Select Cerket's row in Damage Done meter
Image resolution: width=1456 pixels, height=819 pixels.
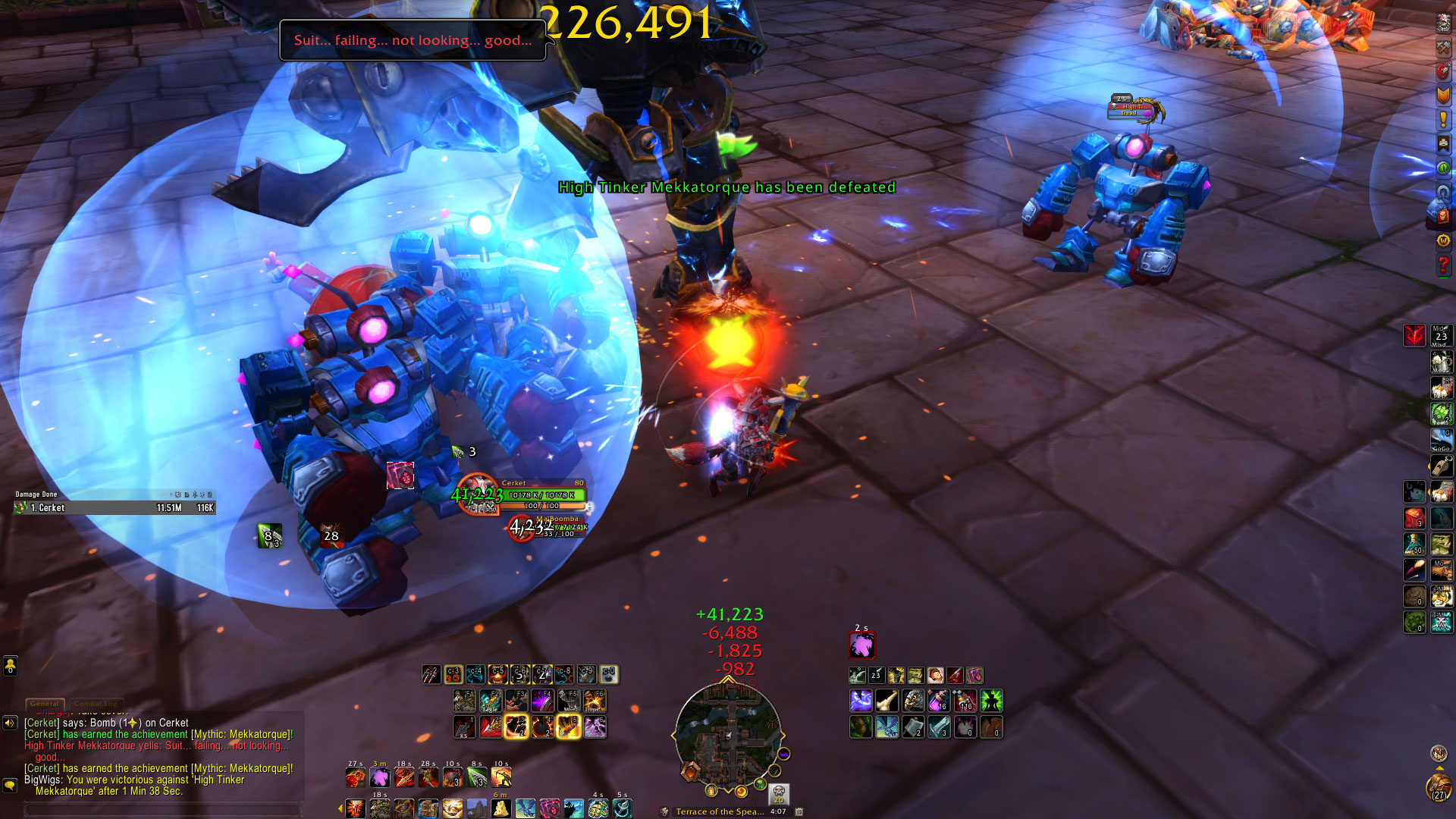click(x=115, y=508)
